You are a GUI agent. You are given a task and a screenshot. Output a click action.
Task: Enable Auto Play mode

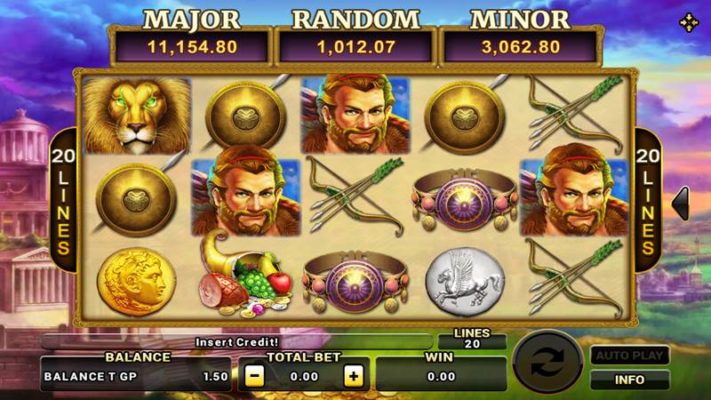pyautogui.click(x=629, y=355)
